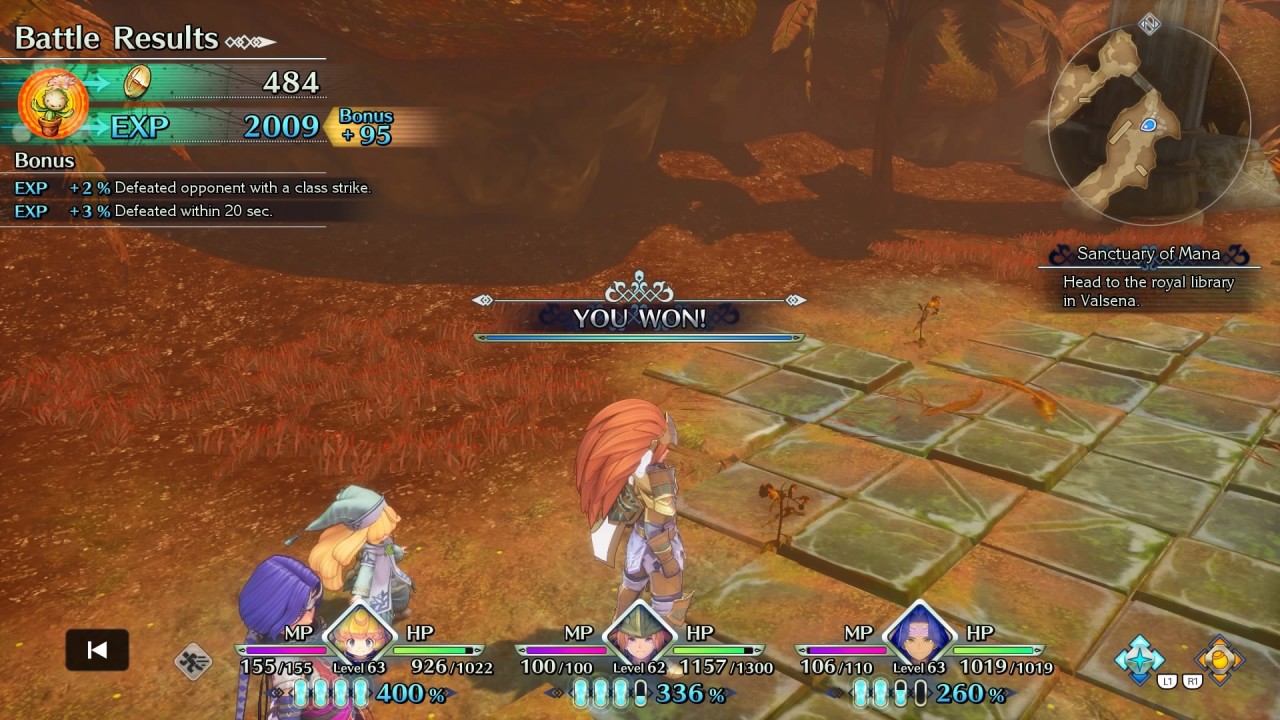Pick the purple-haired Level 63 character portrait
Image resolution: width=1280 pixels, height=720 pixels.
918,634
